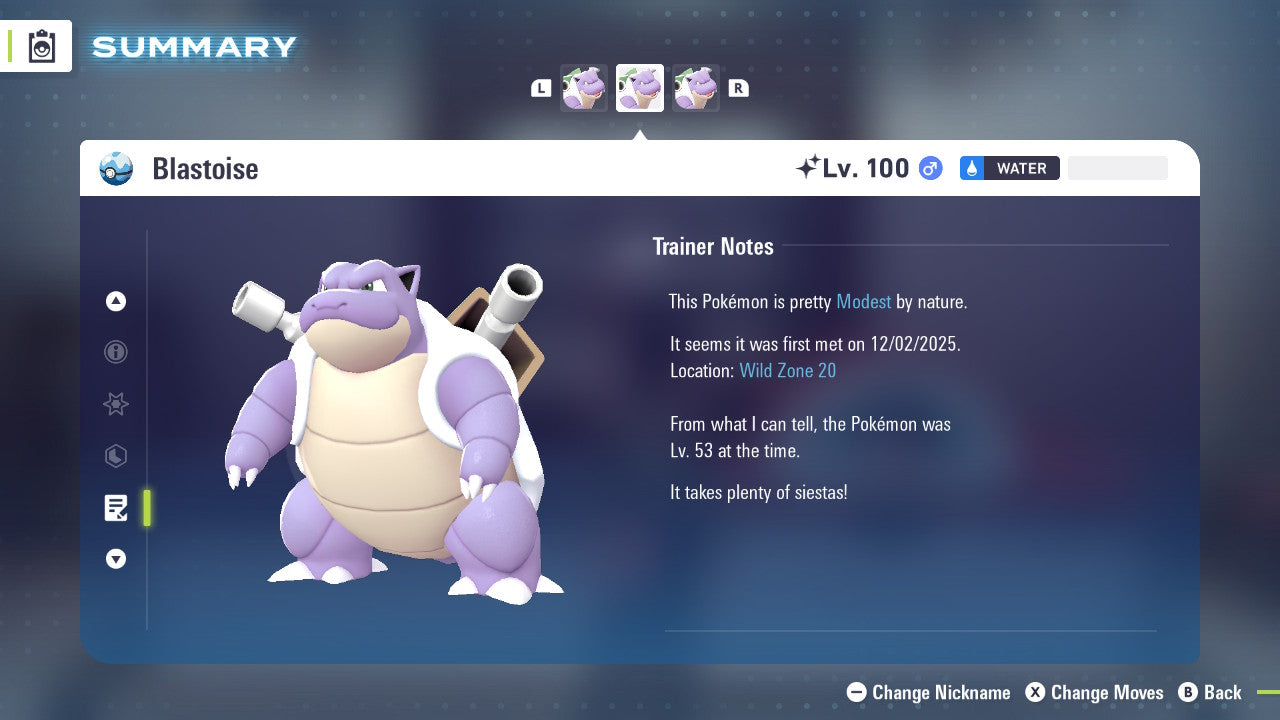
Task: Click the clipboard summary icon top left
Action: click(41, 46)
